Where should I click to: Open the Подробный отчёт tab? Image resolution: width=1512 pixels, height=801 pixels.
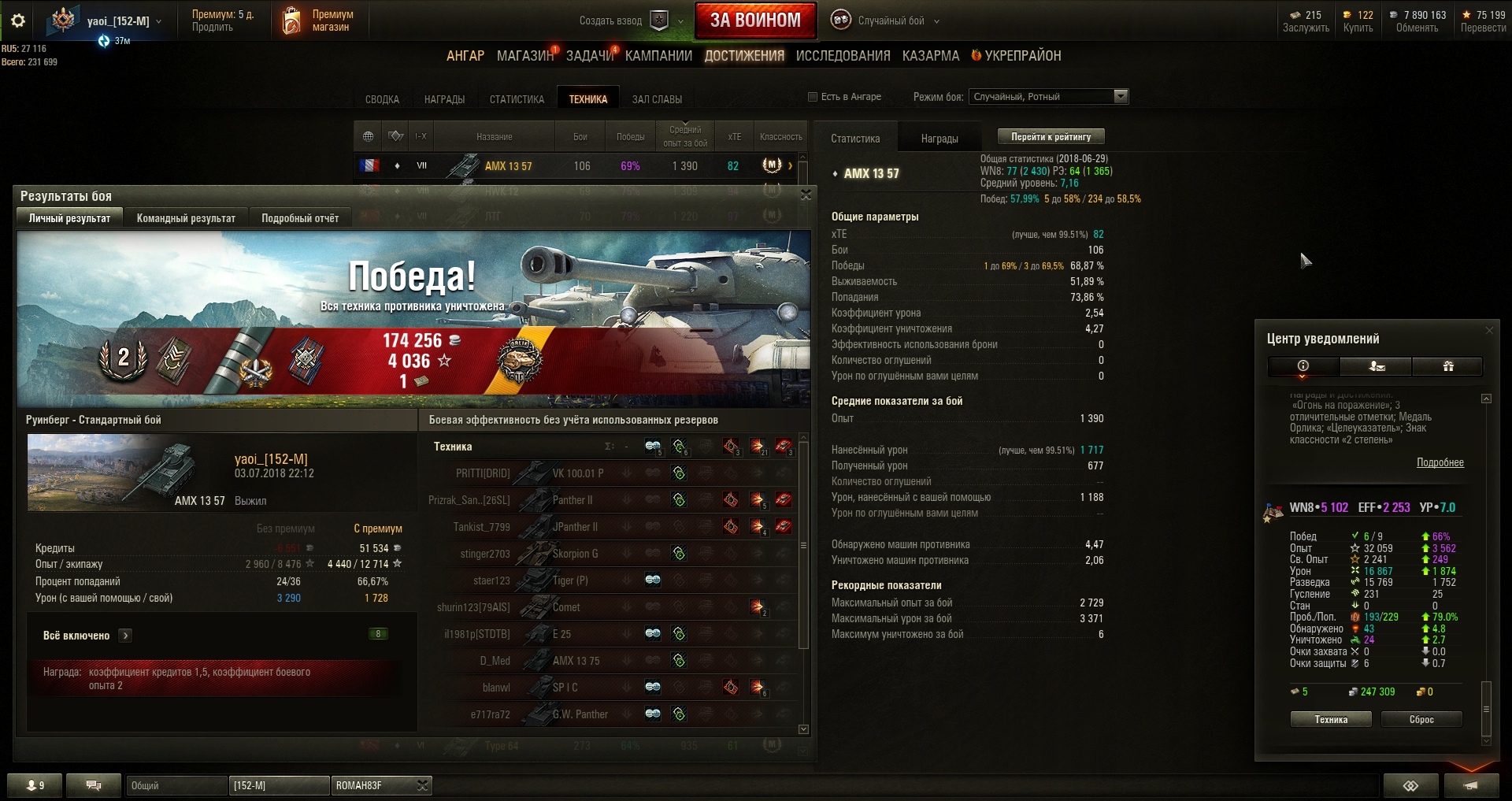coord(300,218)
